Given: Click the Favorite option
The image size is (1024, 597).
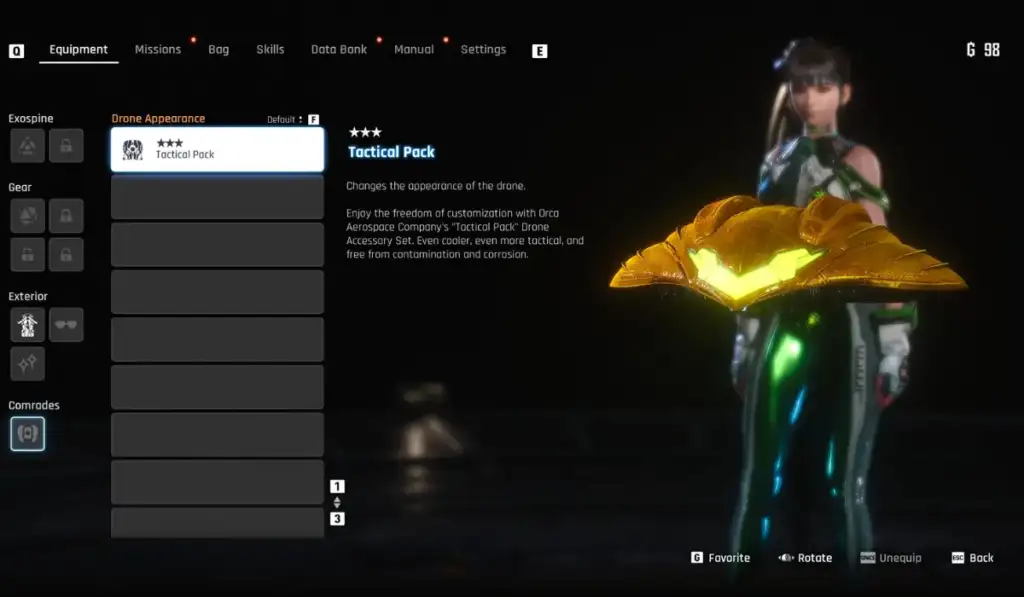Looking at the screenshot, I should 720,558.
